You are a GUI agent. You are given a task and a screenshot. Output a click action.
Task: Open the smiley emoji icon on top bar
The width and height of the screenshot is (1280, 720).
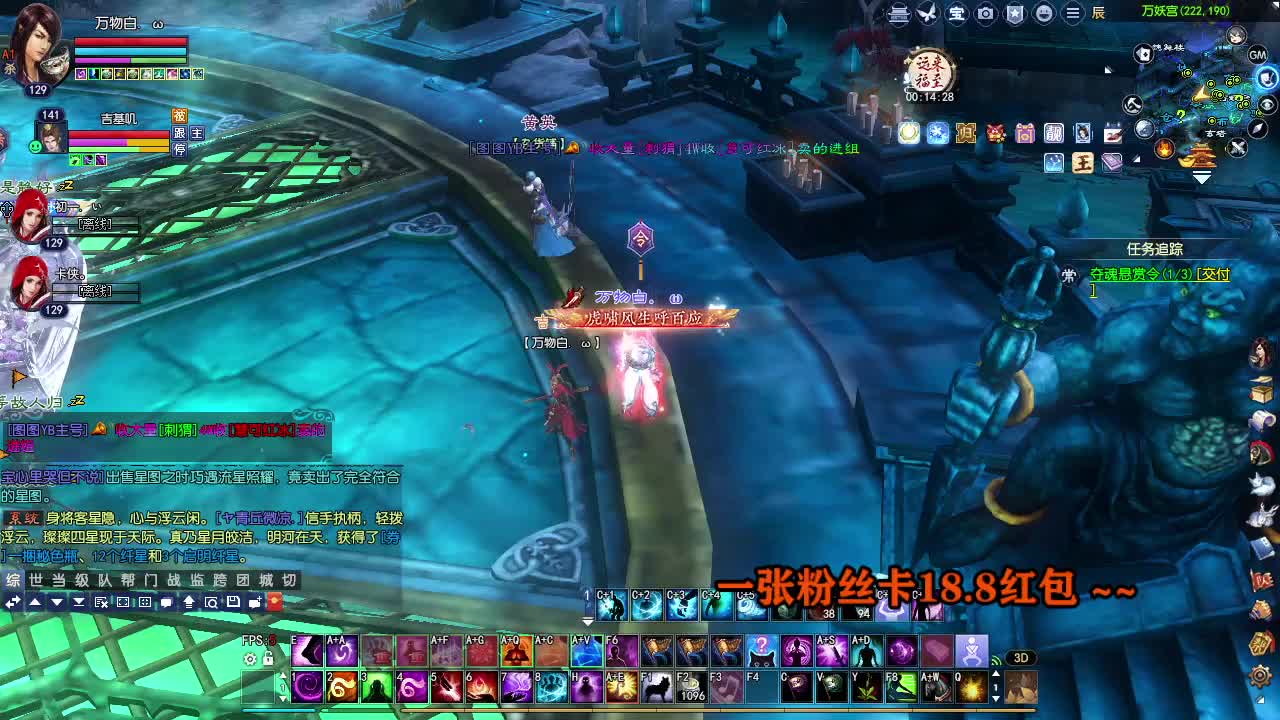(x=1042, y=14)
